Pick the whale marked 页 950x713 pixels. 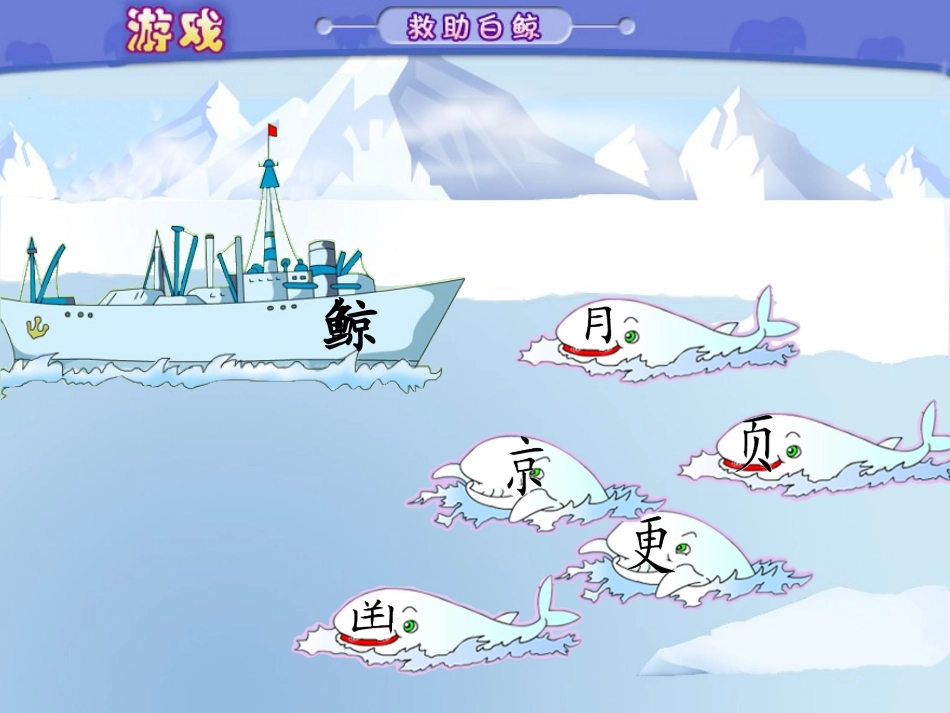click(760, 445)
